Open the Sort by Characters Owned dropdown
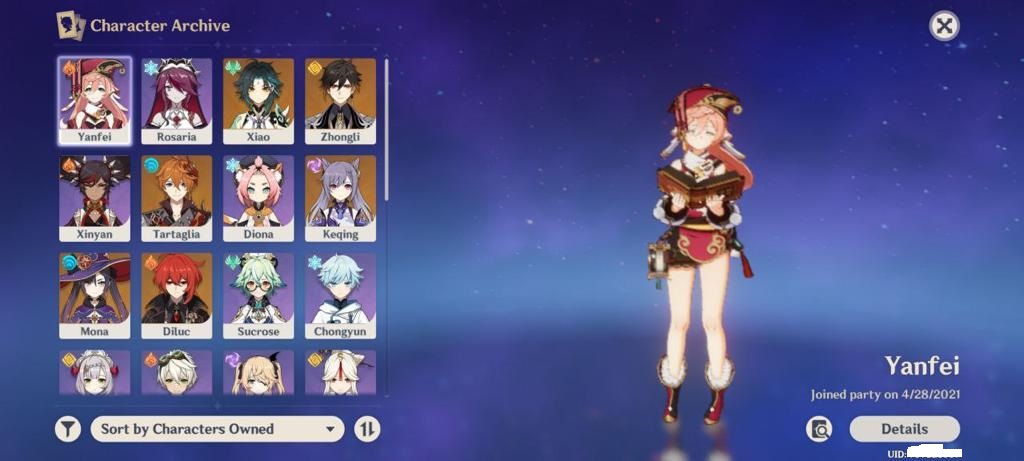Viewport: 1024px width, 461px height. click(x=217, y=429)
